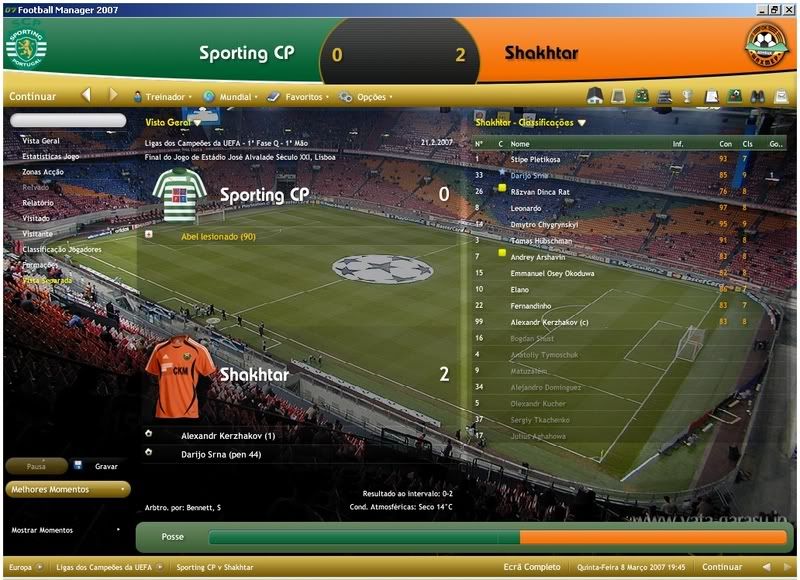Screen dimensions: 800x580
Task: Show the Relatório match report
Action: 38,202
